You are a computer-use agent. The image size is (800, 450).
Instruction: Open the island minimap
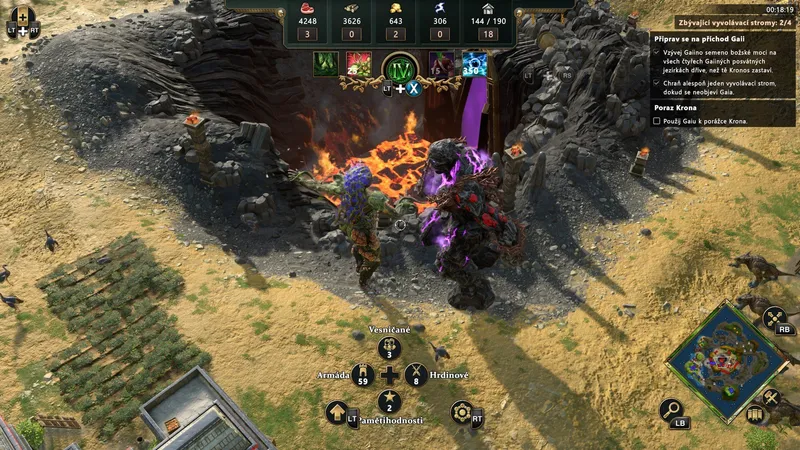(726, 357)
